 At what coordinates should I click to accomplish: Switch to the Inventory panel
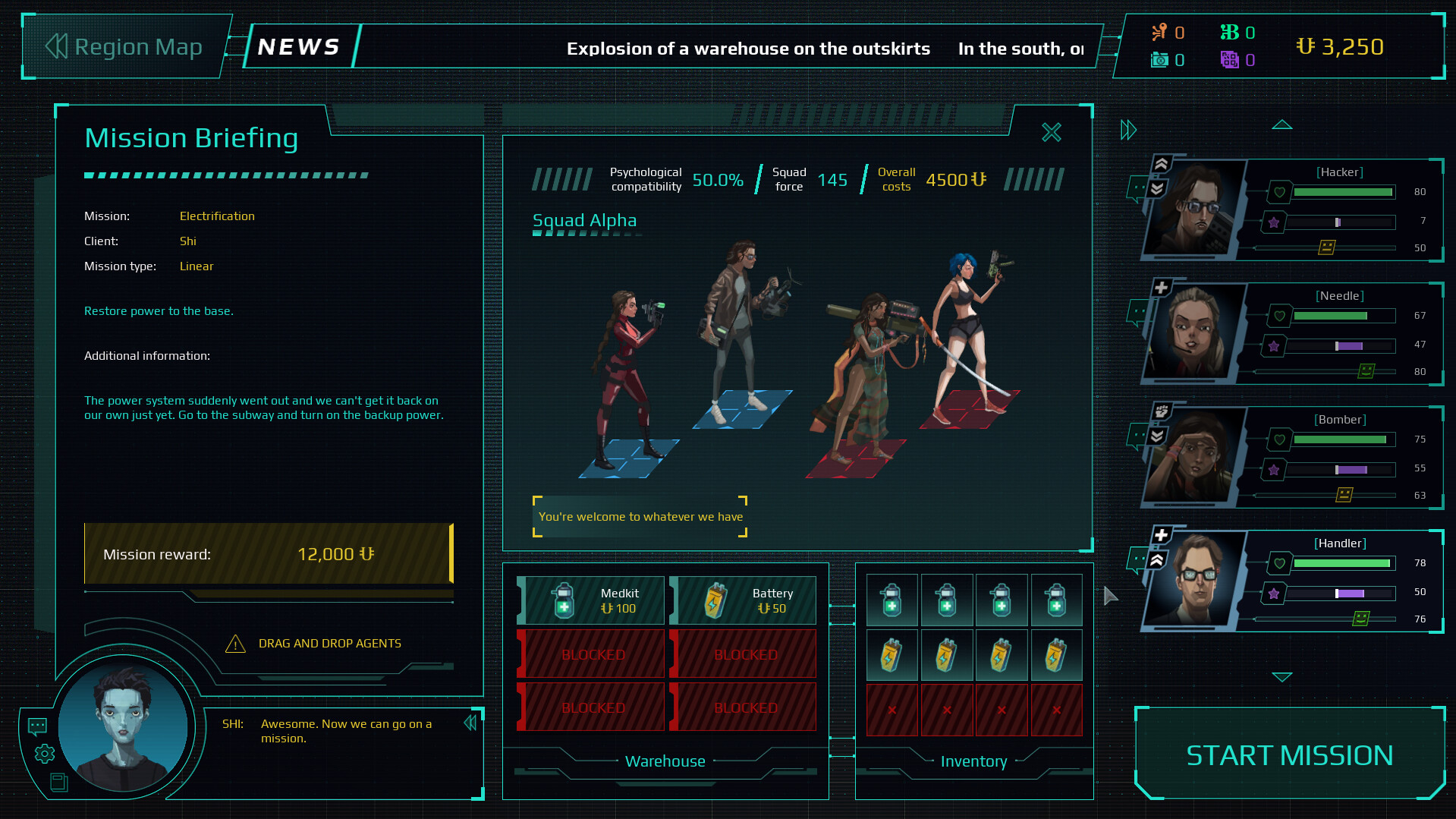[x=973, y=761]
